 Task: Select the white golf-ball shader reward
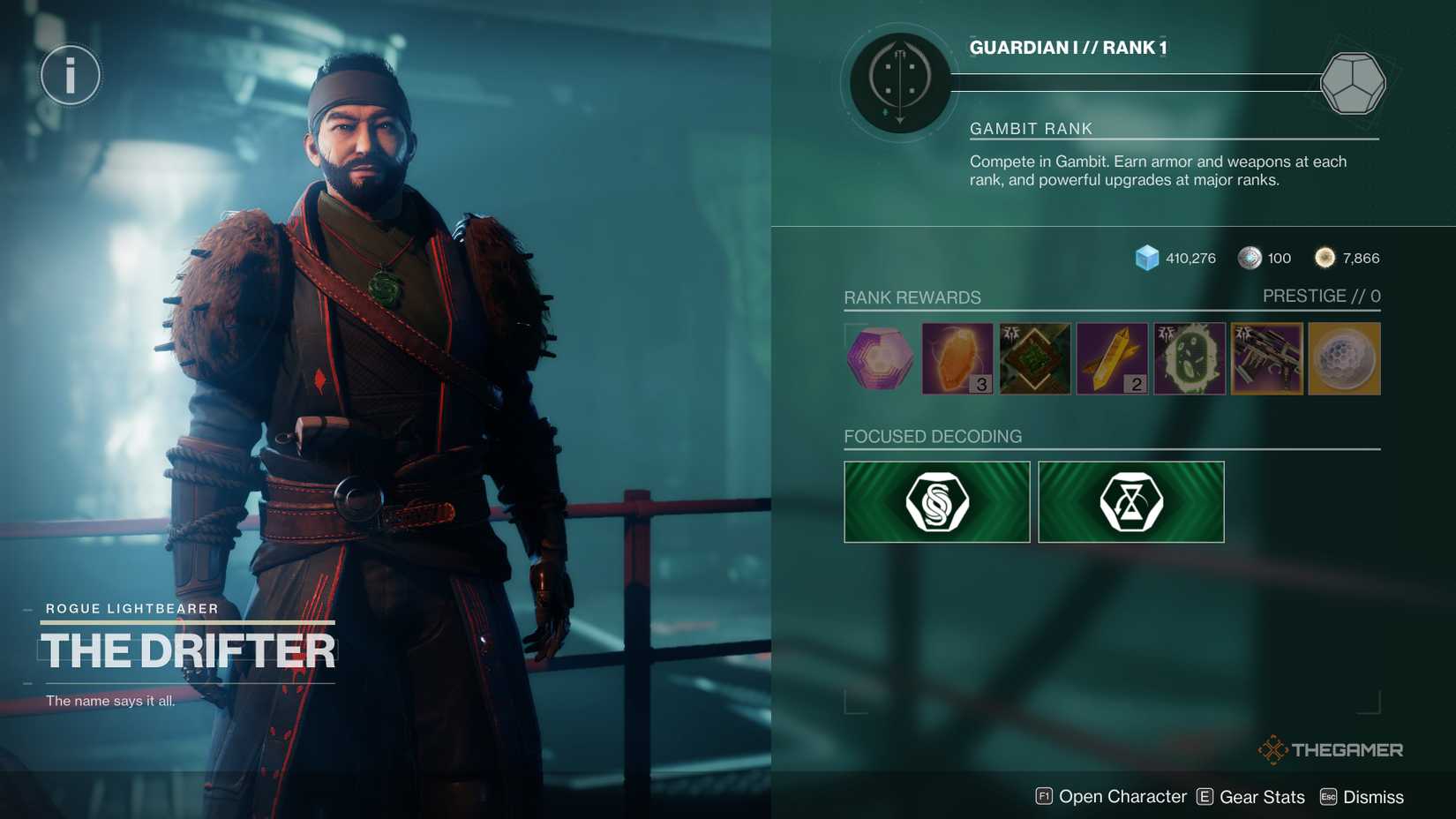[x=1344, y=357]
